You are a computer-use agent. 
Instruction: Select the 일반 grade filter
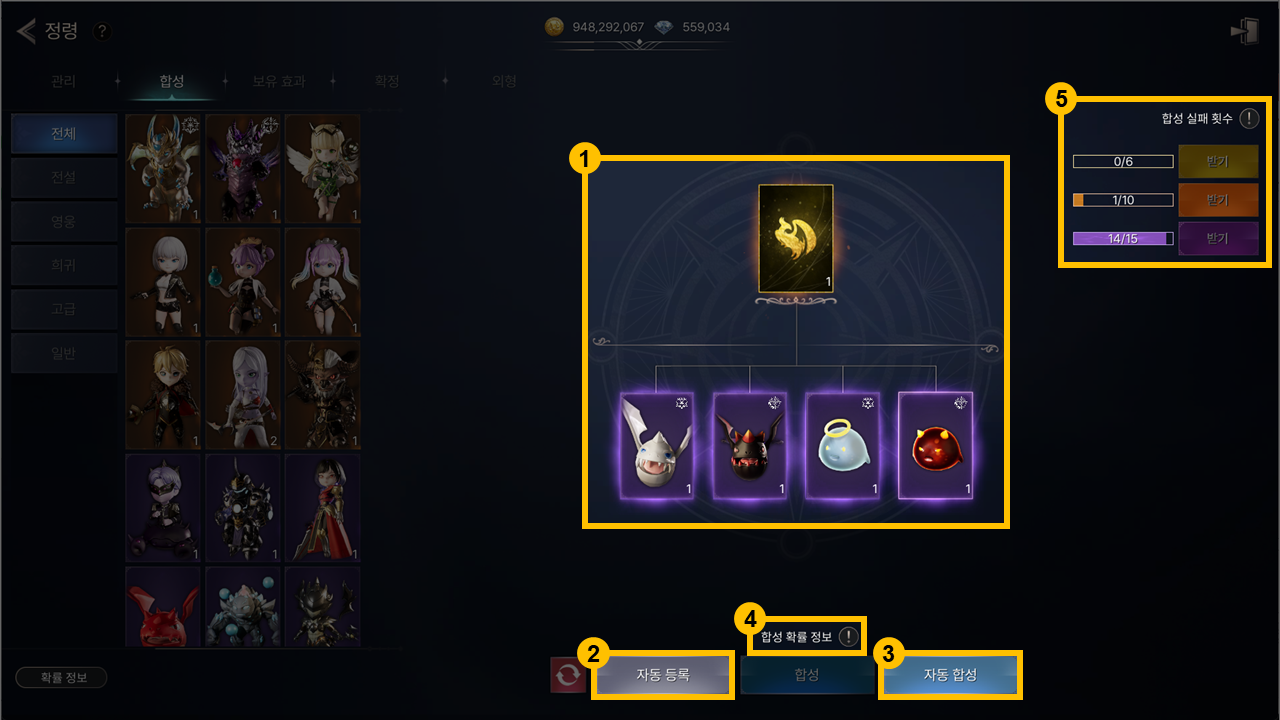tap(63, 352)
